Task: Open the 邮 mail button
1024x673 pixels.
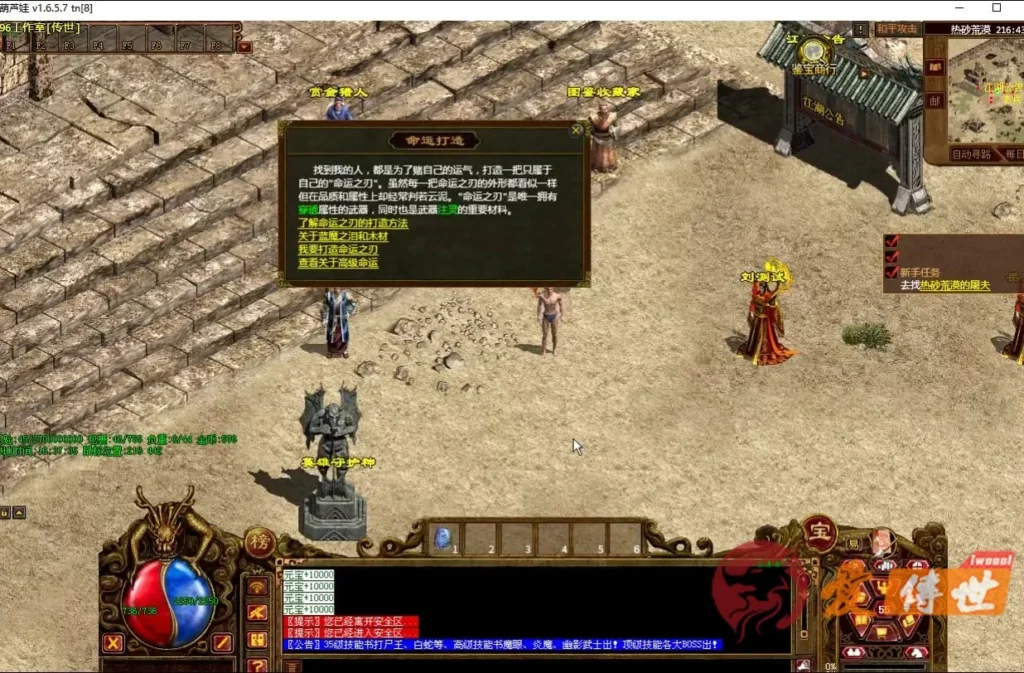Action: [x=935, y=100]
